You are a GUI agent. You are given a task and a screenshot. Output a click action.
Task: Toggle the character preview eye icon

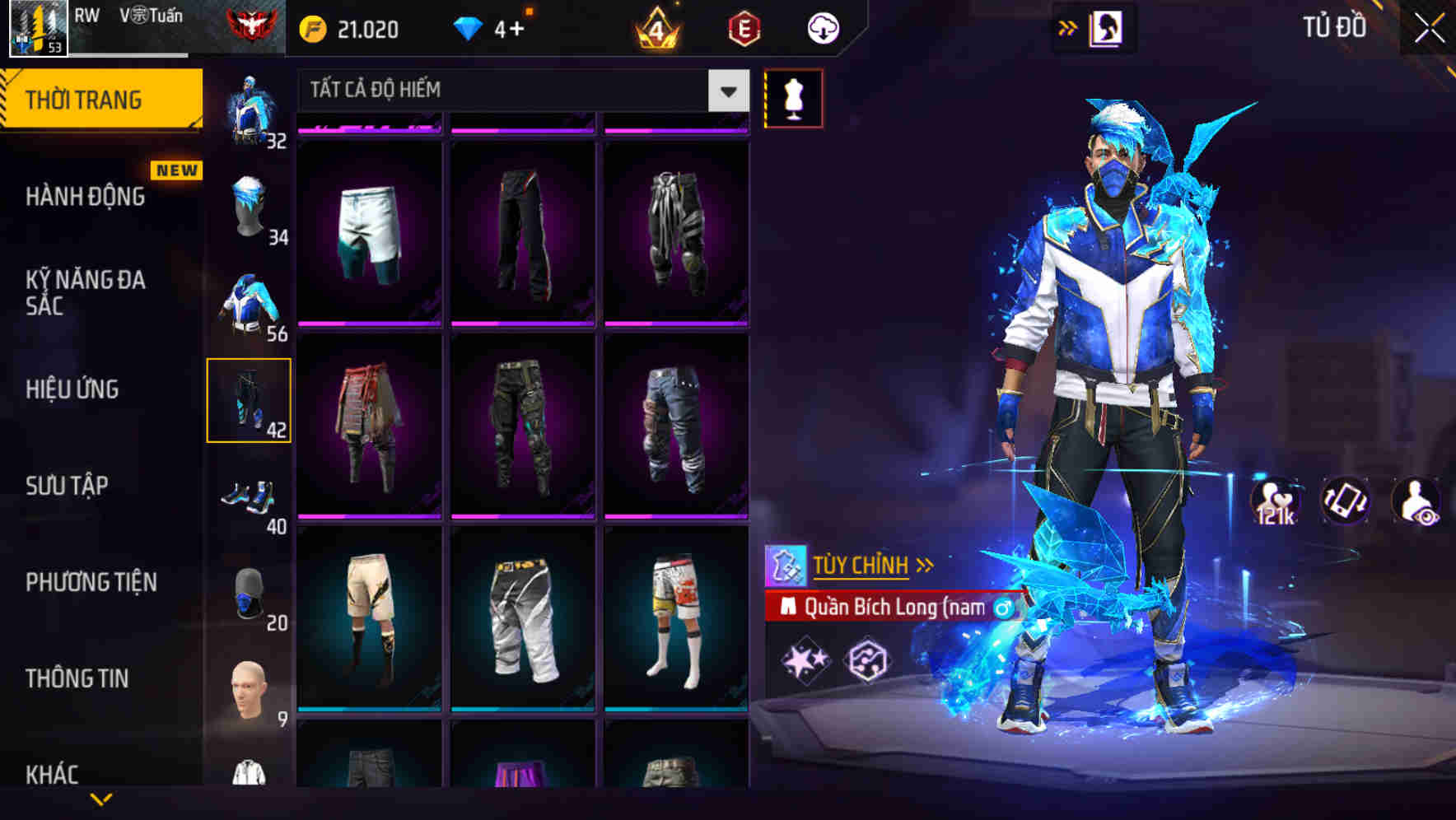pos(1417,504)
